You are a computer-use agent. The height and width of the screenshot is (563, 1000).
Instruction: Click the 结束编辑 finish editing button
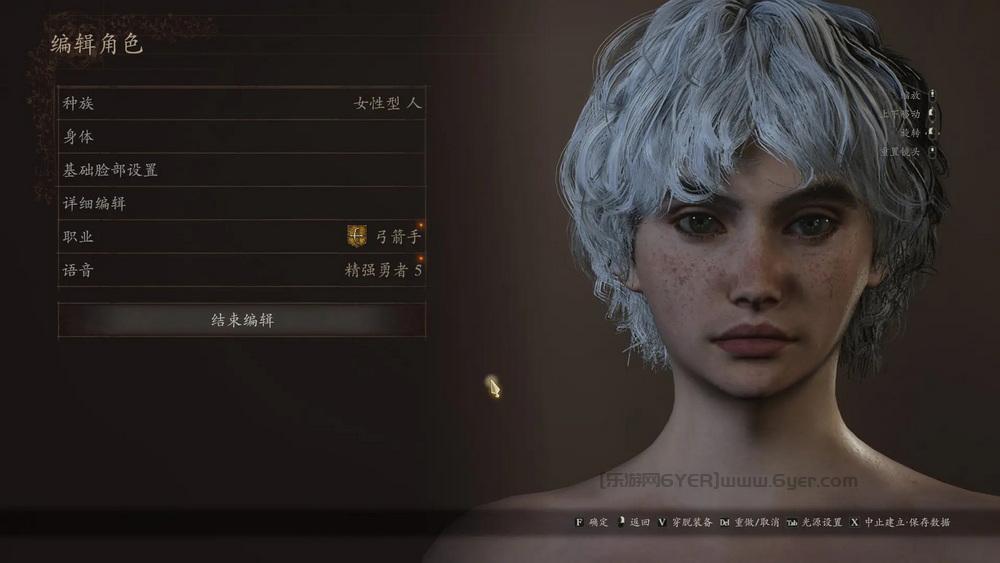[241, 320]
